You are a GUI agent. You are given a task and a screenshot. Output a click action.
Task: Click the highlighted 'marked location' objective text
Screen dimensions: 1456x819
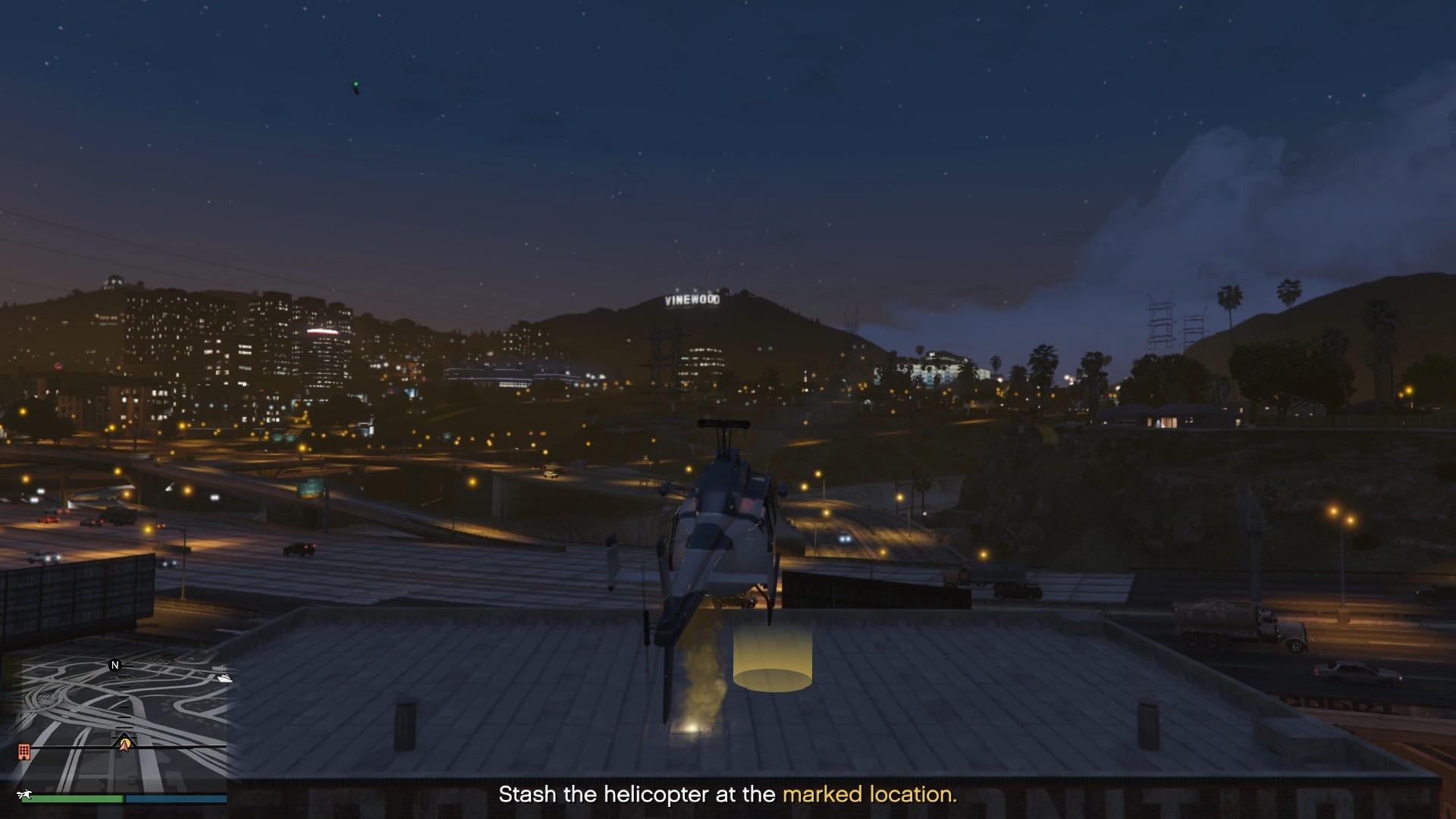coord(869,795)
